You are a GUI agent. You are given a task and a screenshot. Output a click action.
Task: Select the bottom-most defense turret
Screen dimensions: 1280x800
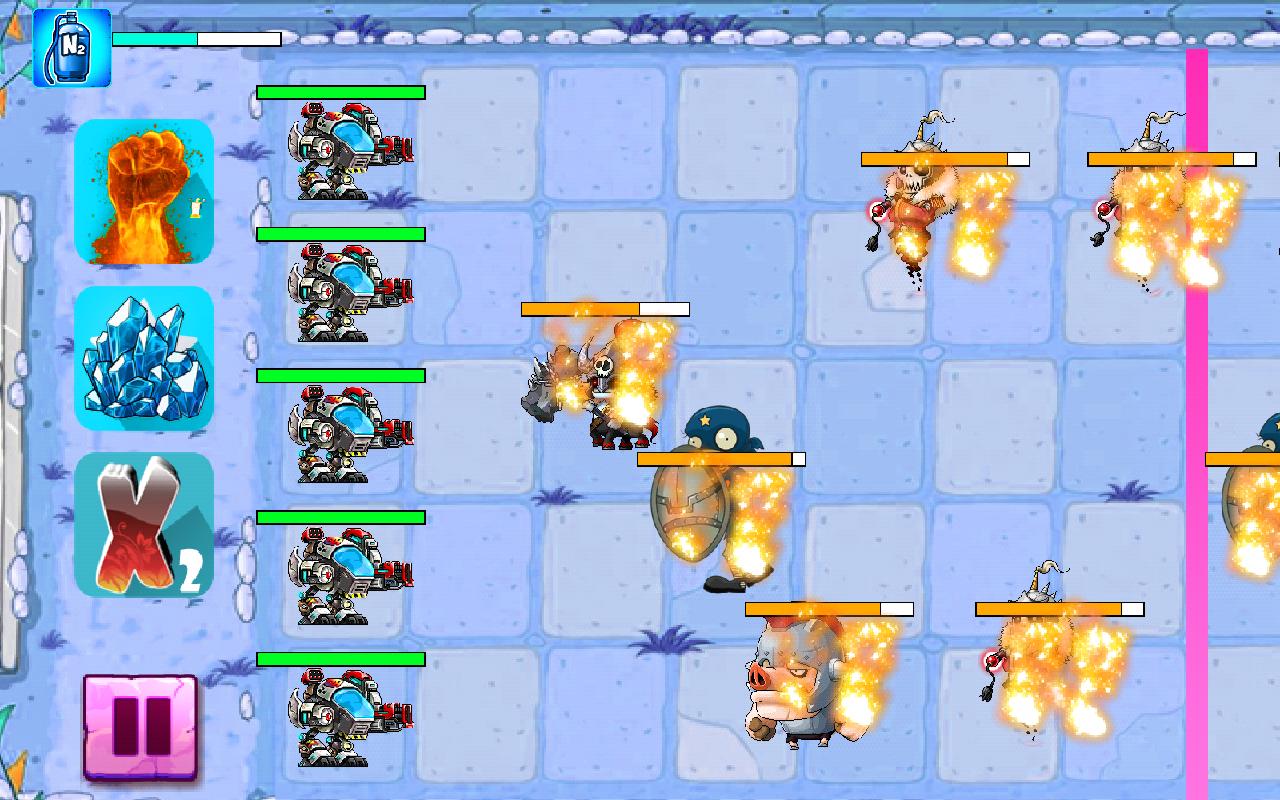pos(345,710)
